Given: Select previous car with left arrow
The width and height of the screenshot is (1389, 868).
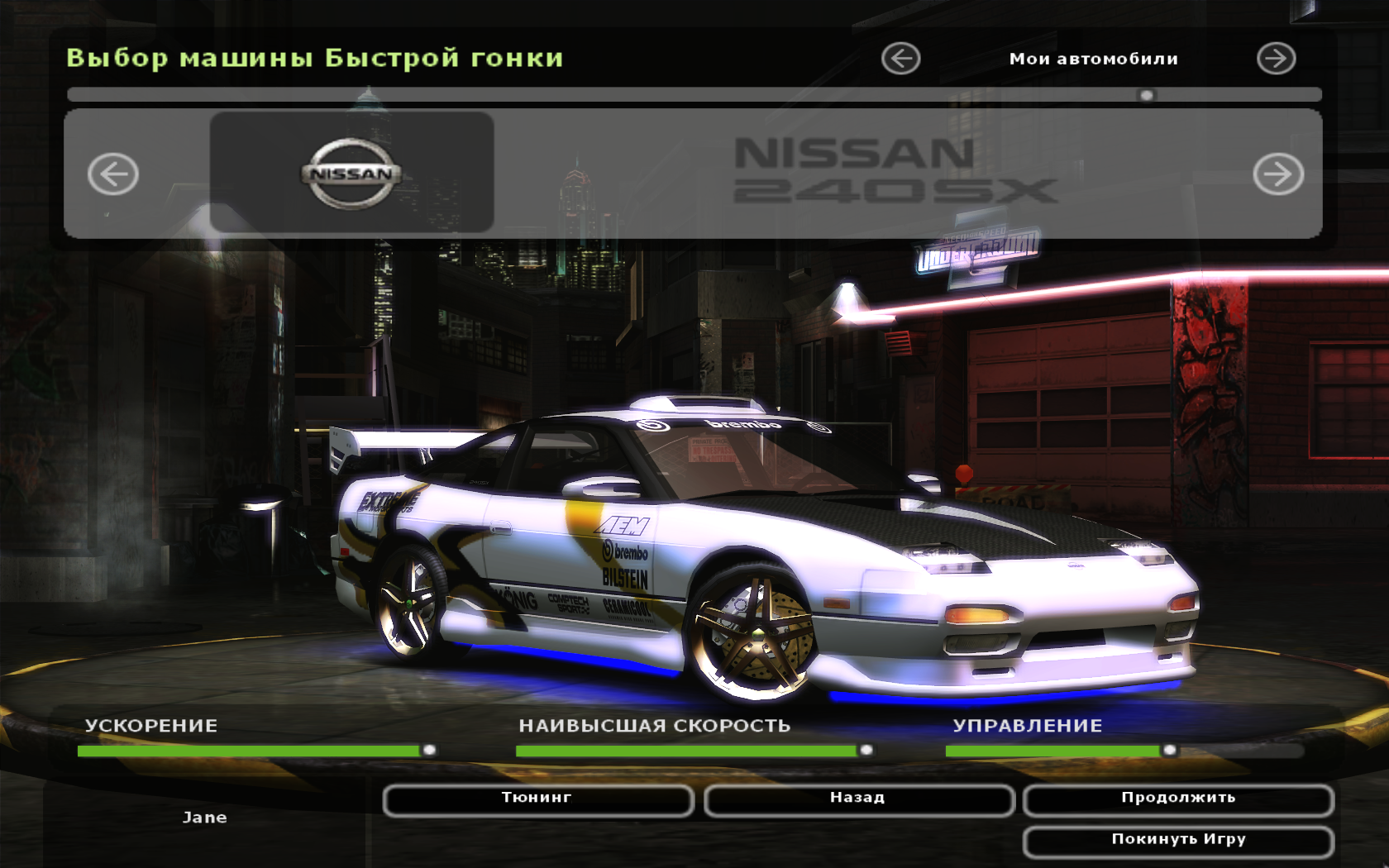Looking at the screenshot, I should pyautogui.click(x=113, y=174).
